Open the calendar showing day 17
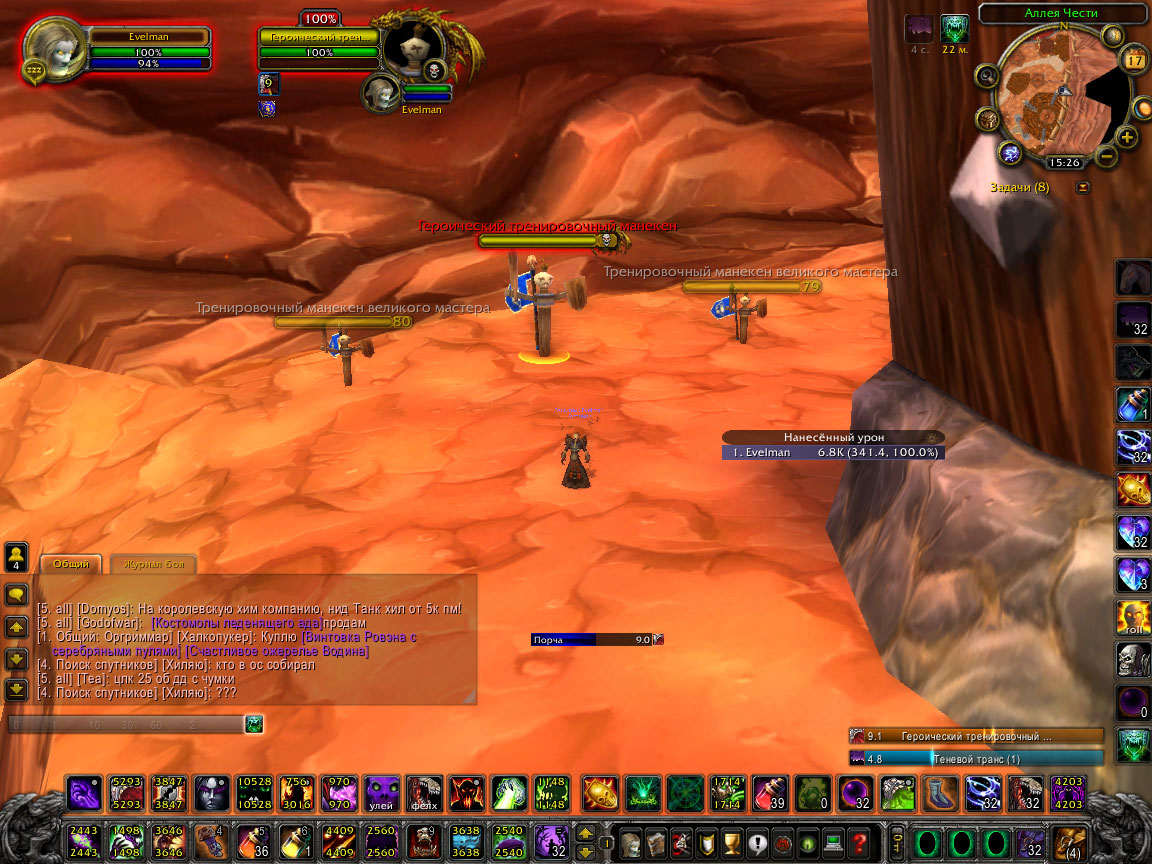This screenshot has height=864, width=1152. [1134, 60]
